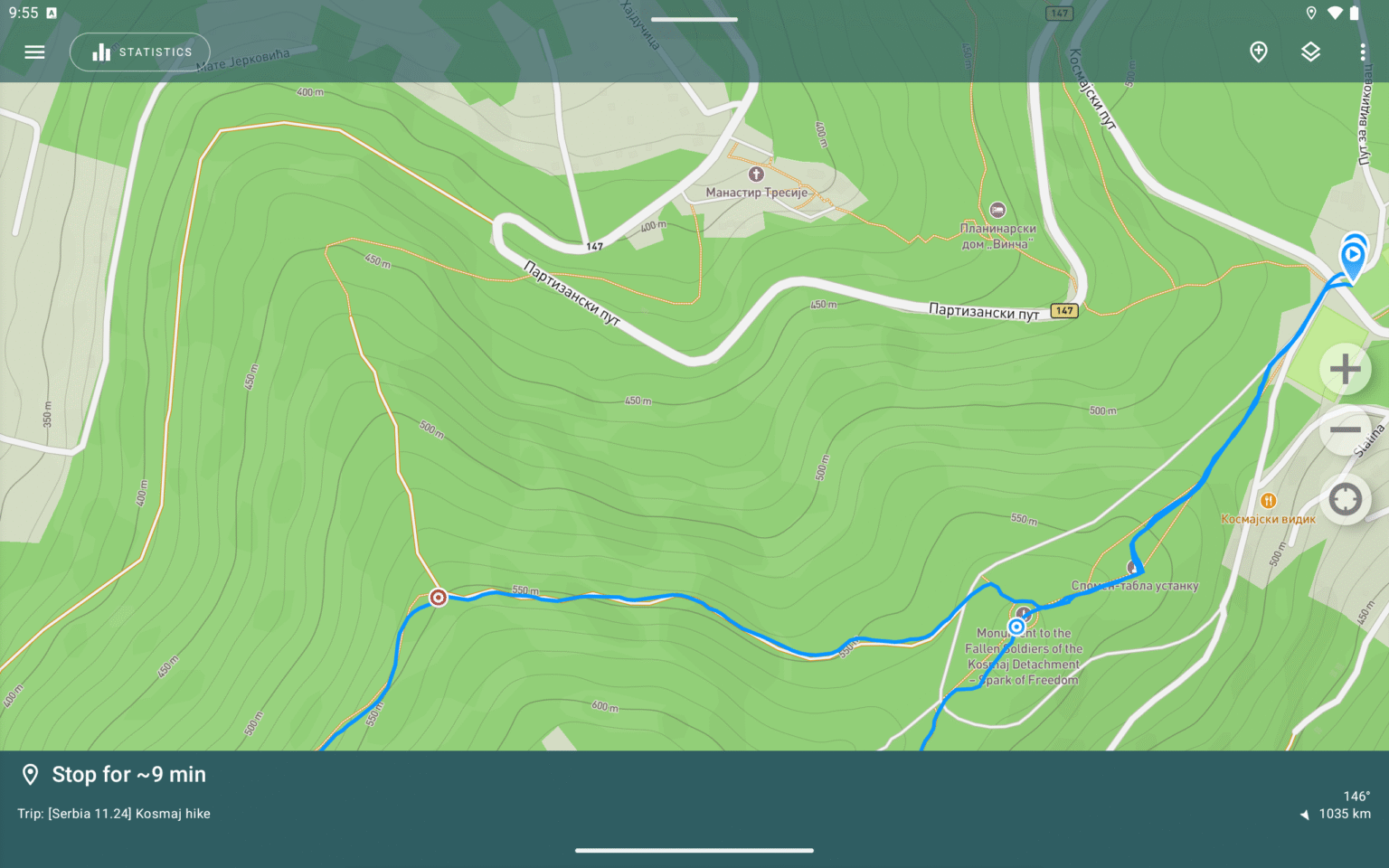Open the map layers chooser
Image resolution: width=1389 pixels, height=868 pixels.
pos(1311,52)
